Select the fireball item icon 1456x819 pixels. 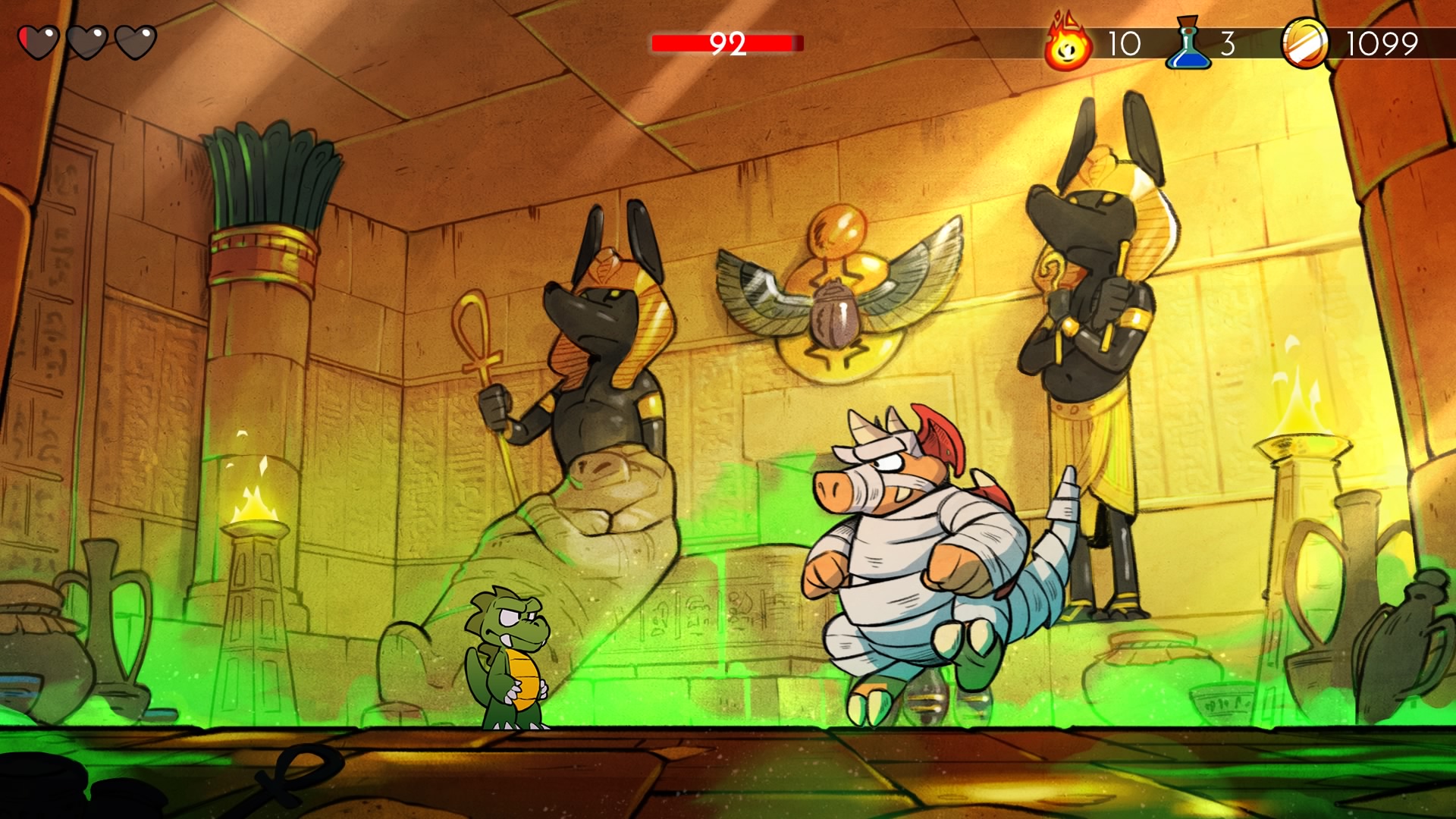1068,45
